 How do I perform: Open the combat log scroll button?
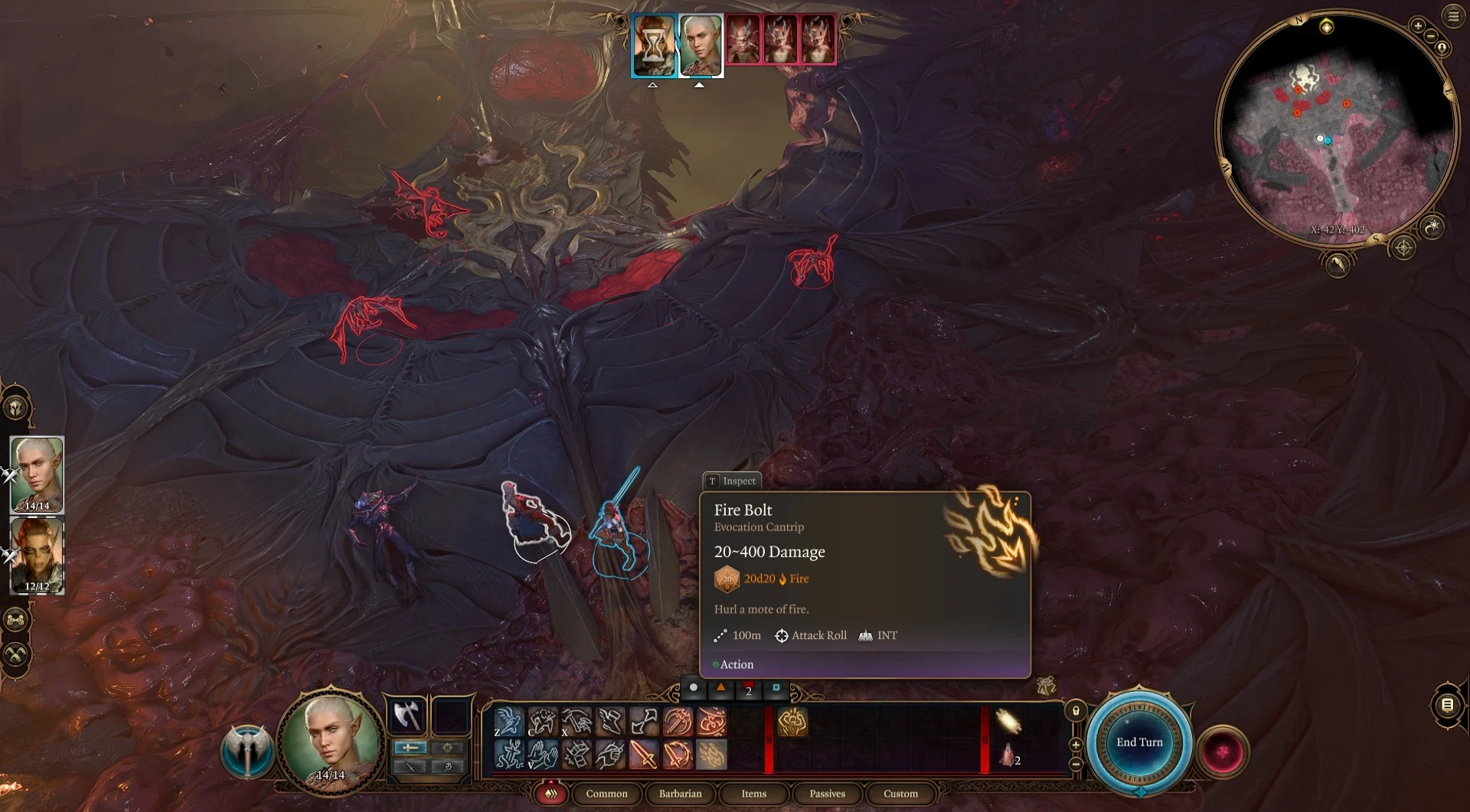pyautogui.click(x=1446, y=705)
